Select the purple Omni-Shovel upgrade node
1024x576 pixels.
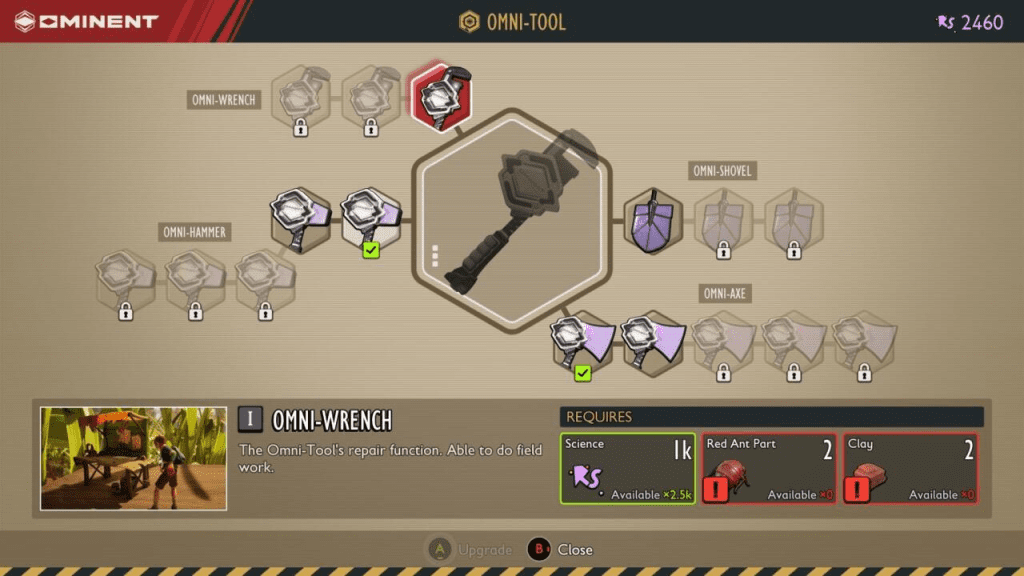(x=653, y=220)
